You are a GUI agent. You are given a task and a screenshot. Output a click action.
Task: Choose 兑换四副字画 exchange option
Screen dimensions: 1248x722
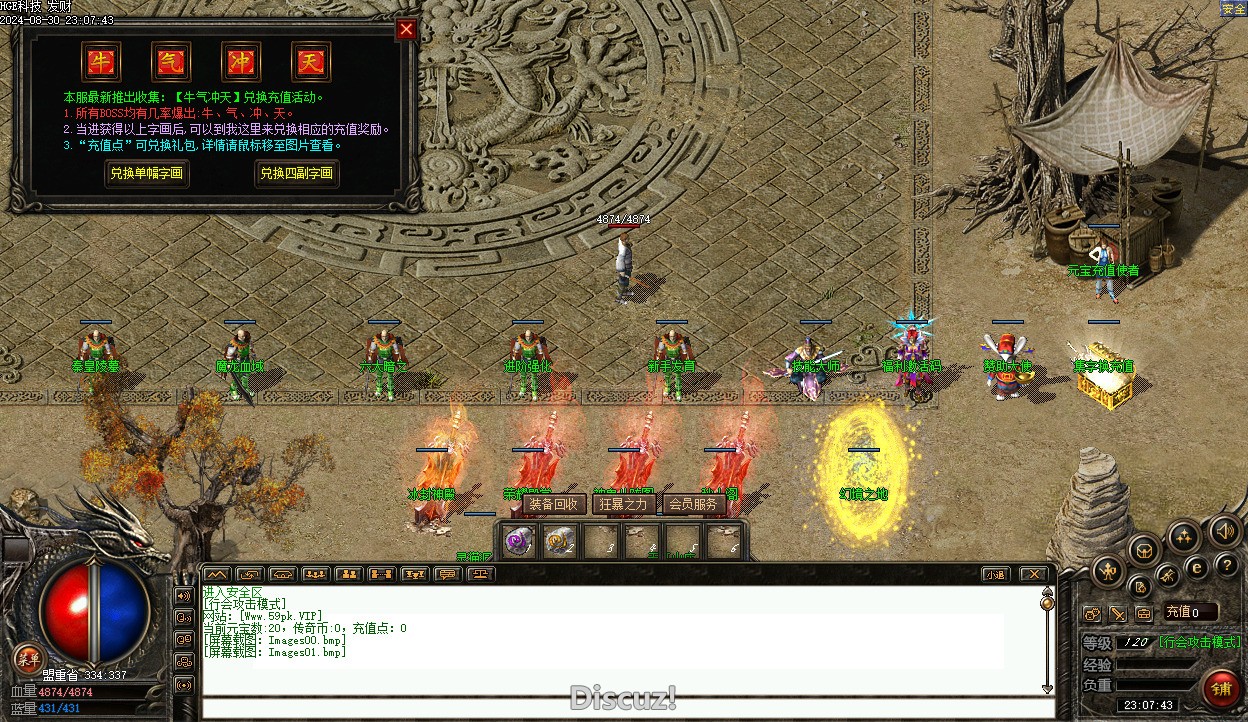coord(297,173)
